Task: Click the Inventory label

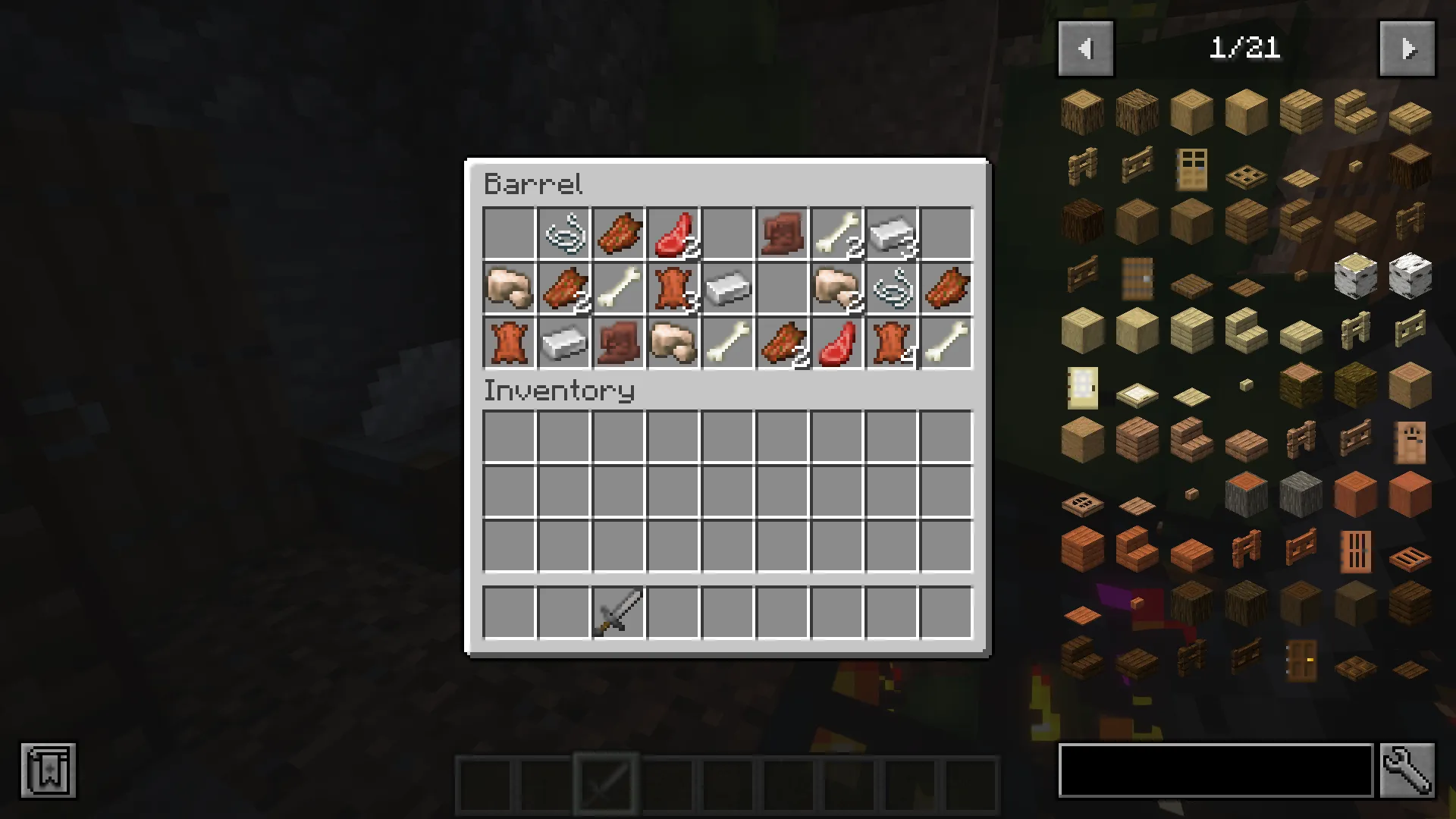Action: 560,391
